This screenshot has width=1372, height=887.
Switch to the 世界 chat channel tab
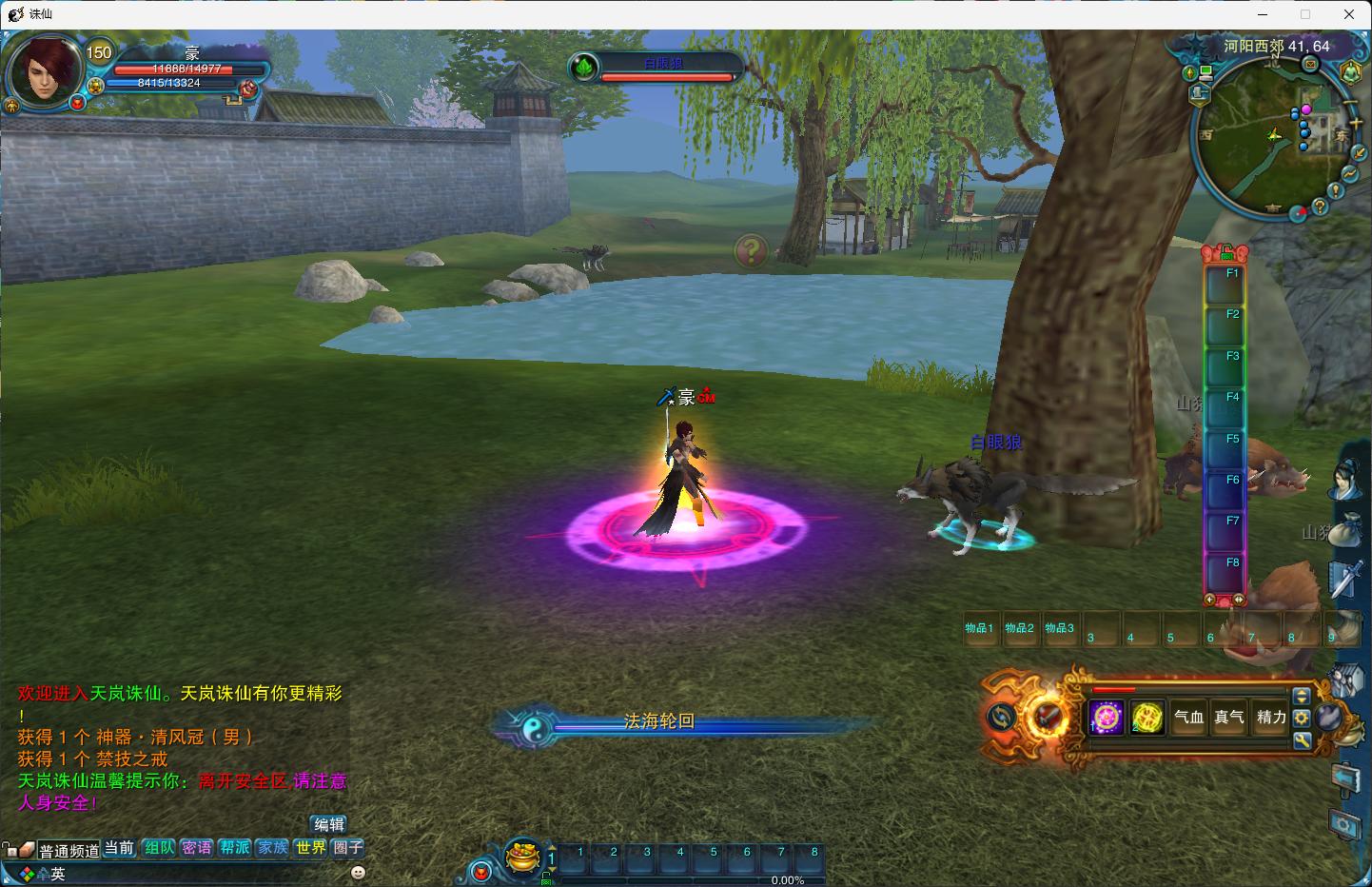click(x=310, y=847)
